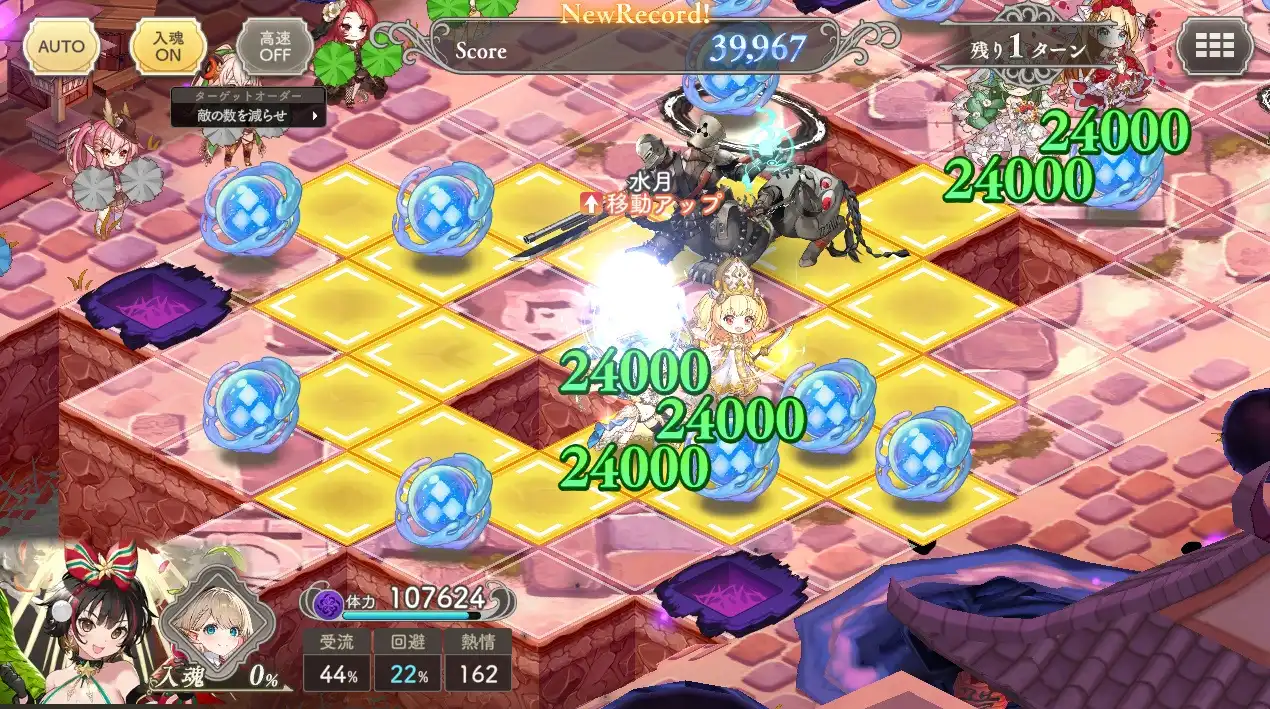Enable the 高速 high-speed mode
This screenshot has width=1270, height=709.
coord(273,47)
